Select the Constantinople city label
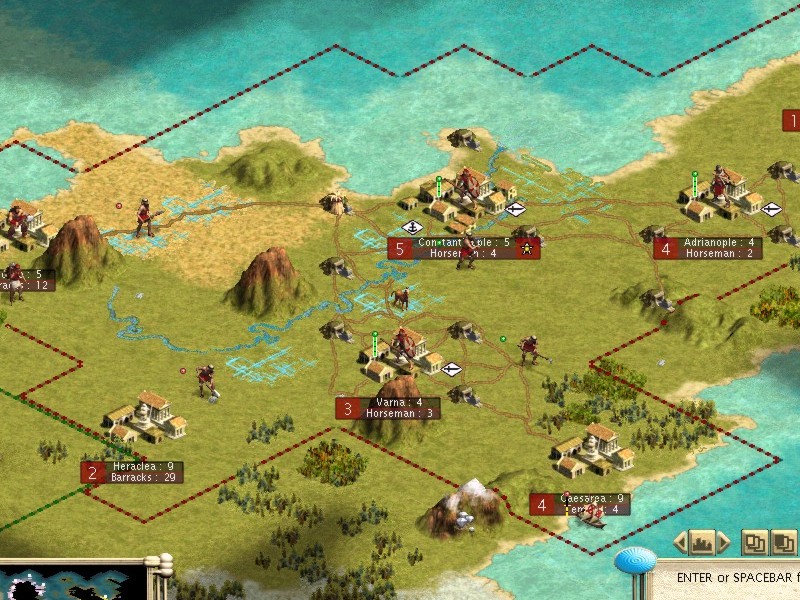 464,248
